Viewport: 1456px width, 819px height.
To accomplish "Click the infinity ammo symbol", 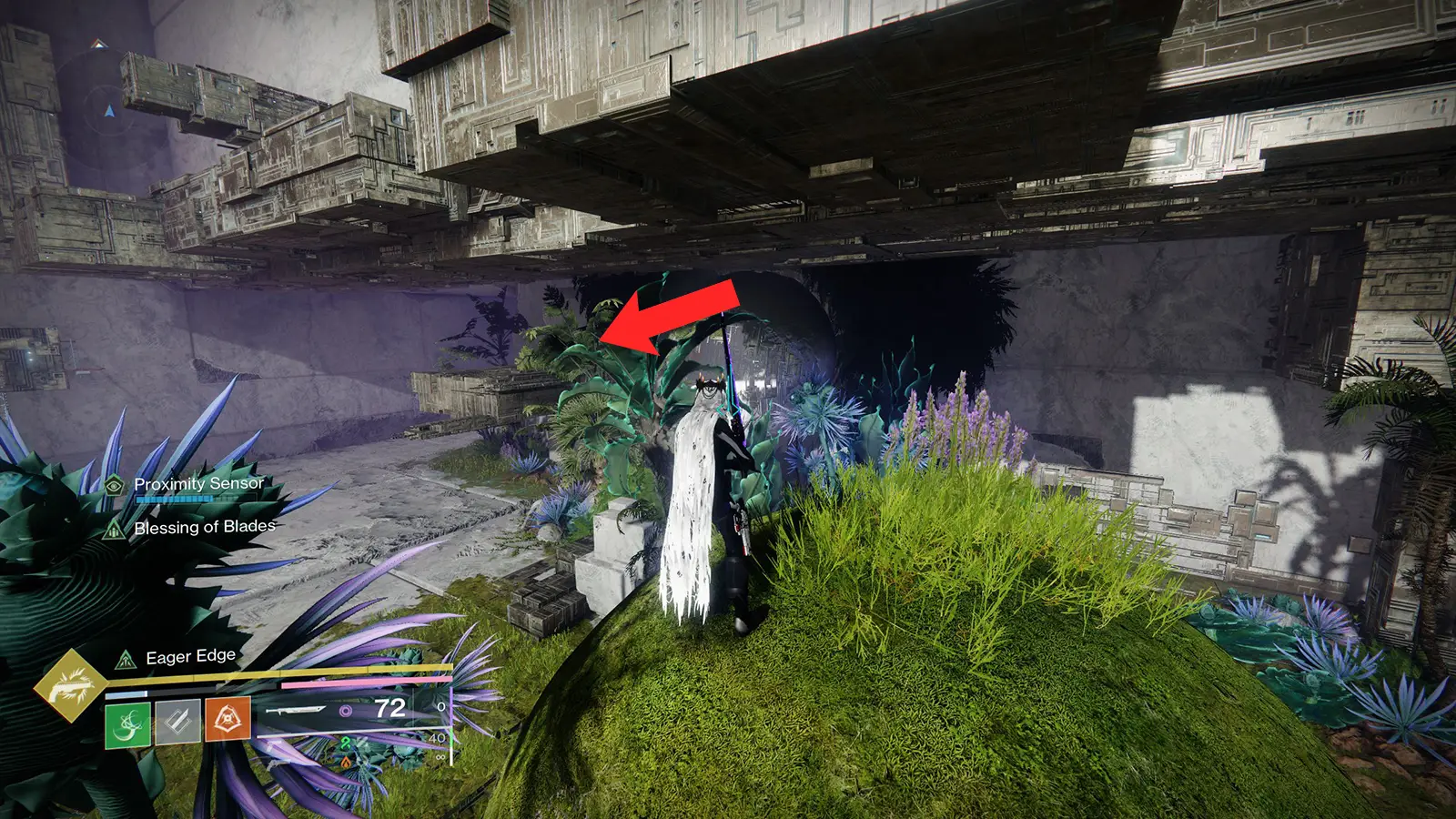I will pyautogui.click(x=440, y=757).
